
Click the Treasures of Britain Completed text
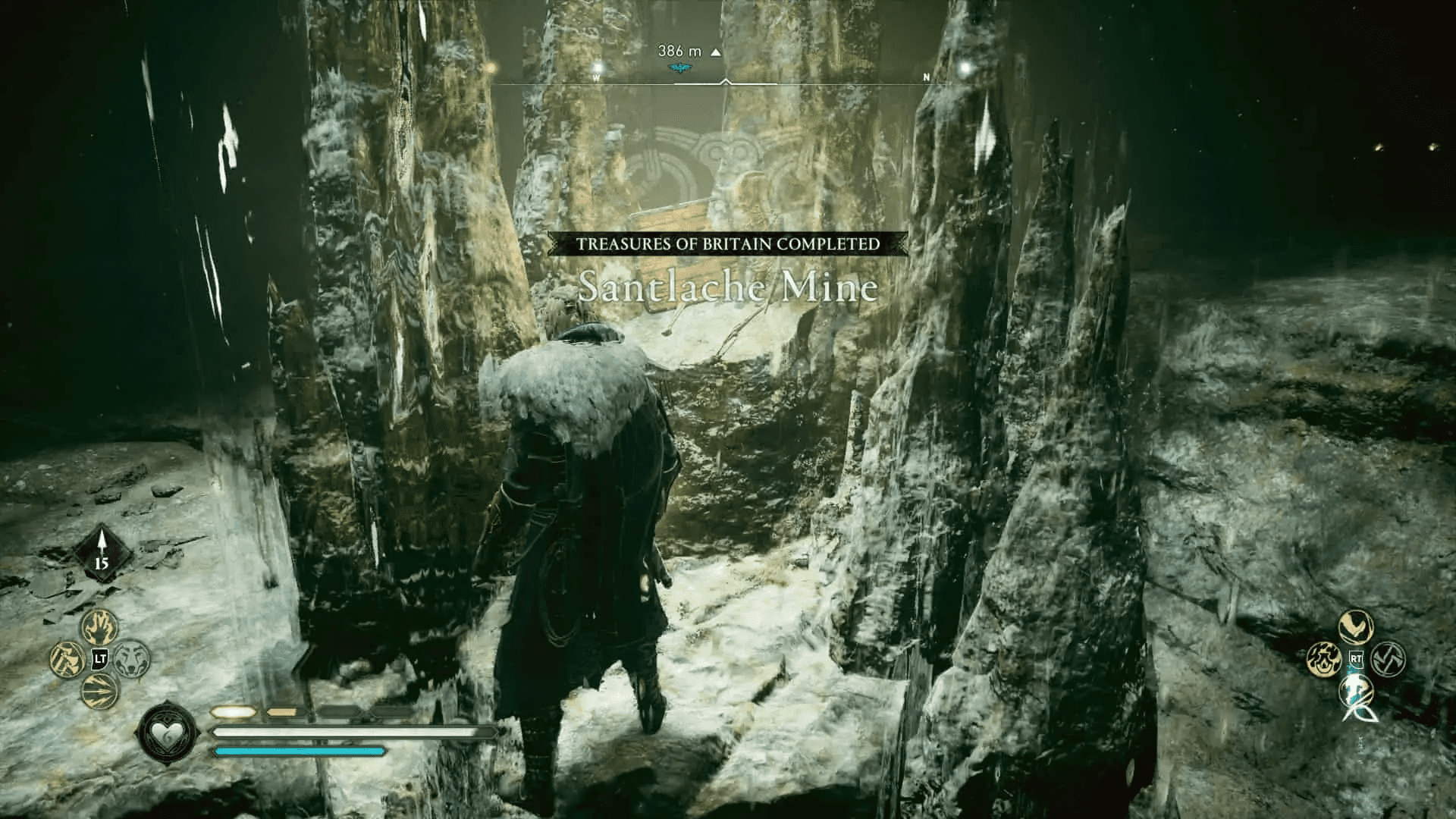pyautogui.click(x=728, y=244)
